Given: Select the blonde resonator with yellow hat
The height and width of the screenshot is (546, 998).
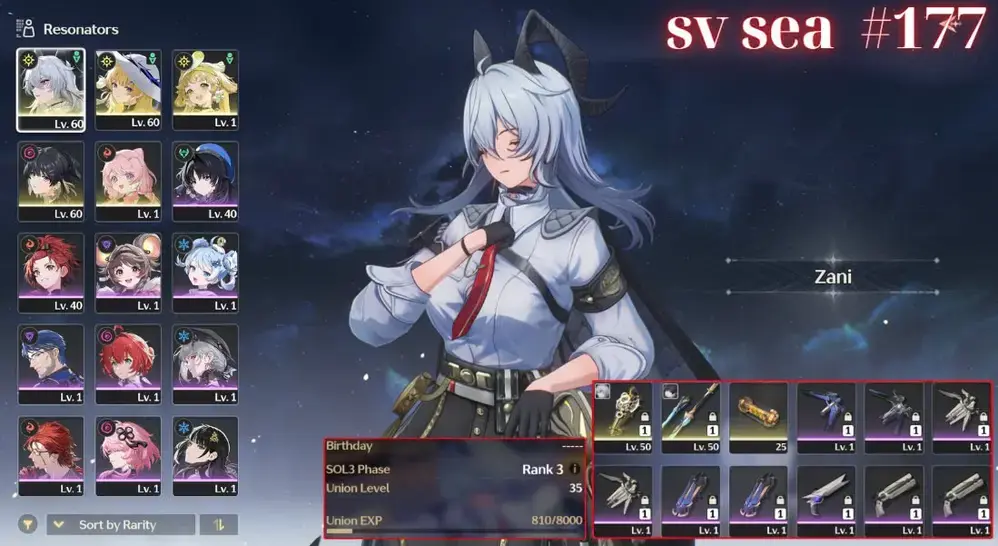Looking at the screenshot, I should tap(205, 90).
